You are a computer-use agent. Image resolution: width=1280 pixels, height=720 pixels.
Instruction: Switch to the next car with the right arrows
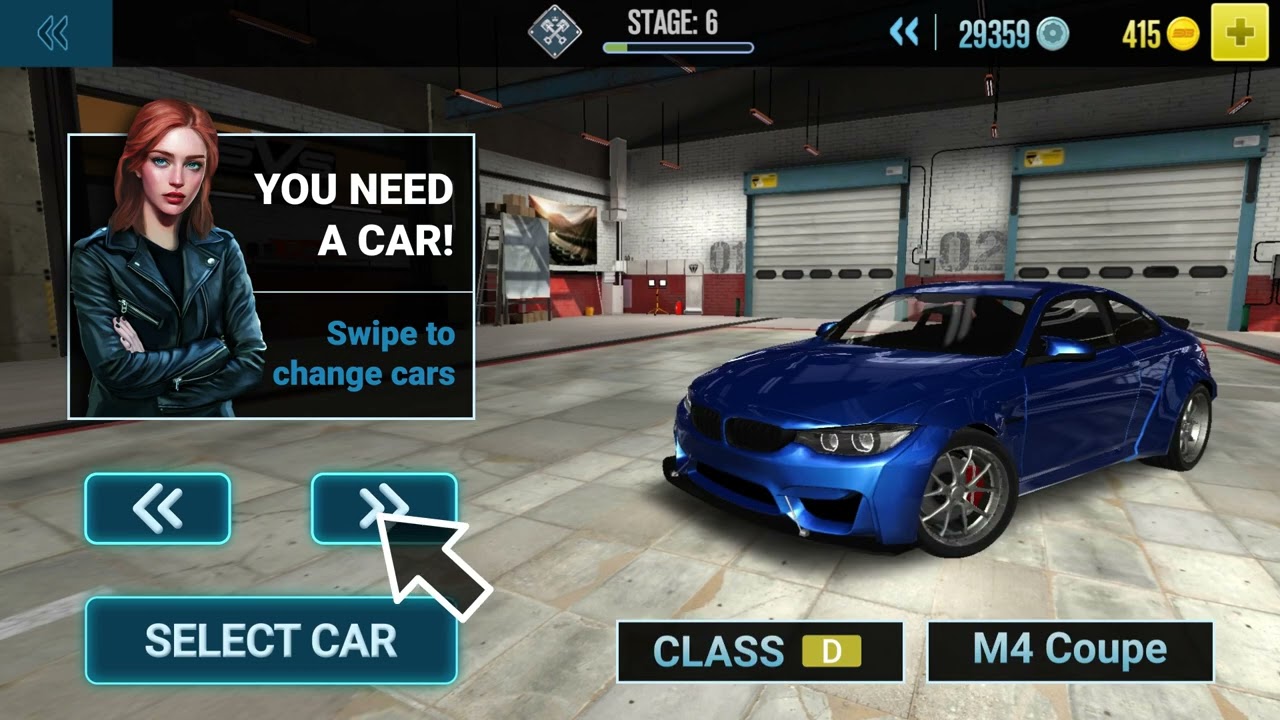tap(384, 509)
